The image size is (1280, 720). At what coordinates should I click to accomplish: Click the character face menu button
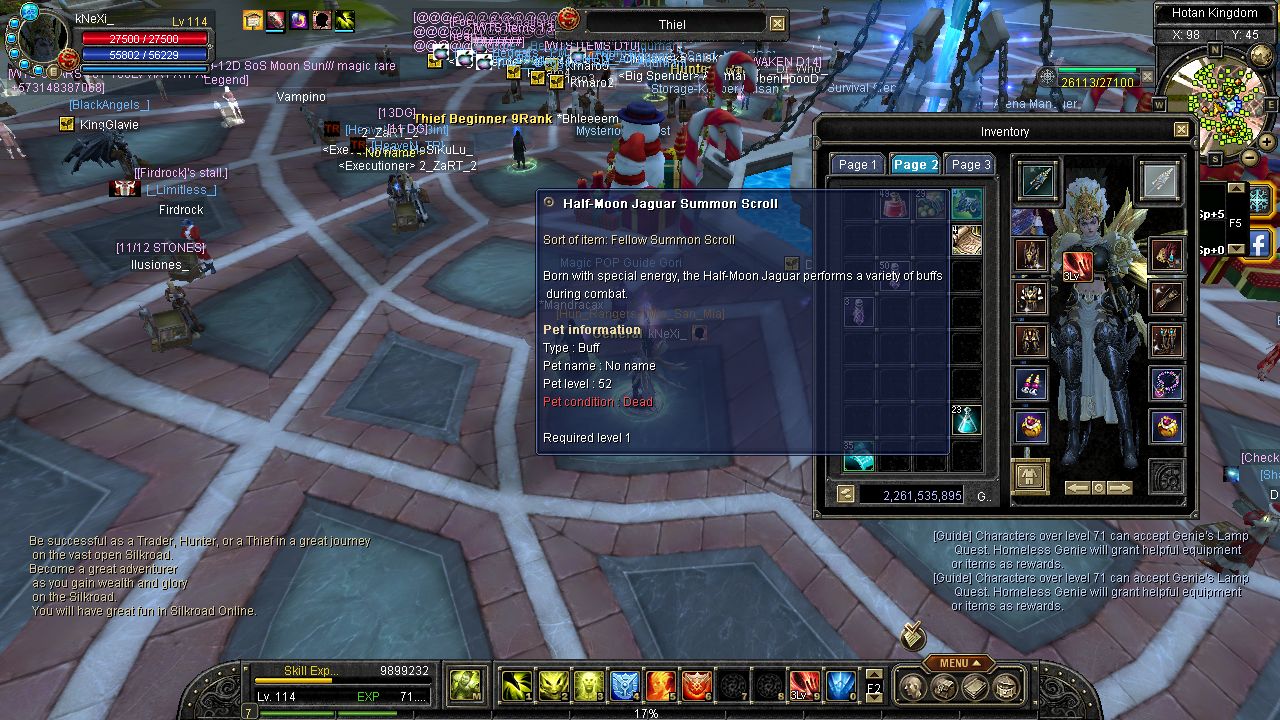click(913, 687)
